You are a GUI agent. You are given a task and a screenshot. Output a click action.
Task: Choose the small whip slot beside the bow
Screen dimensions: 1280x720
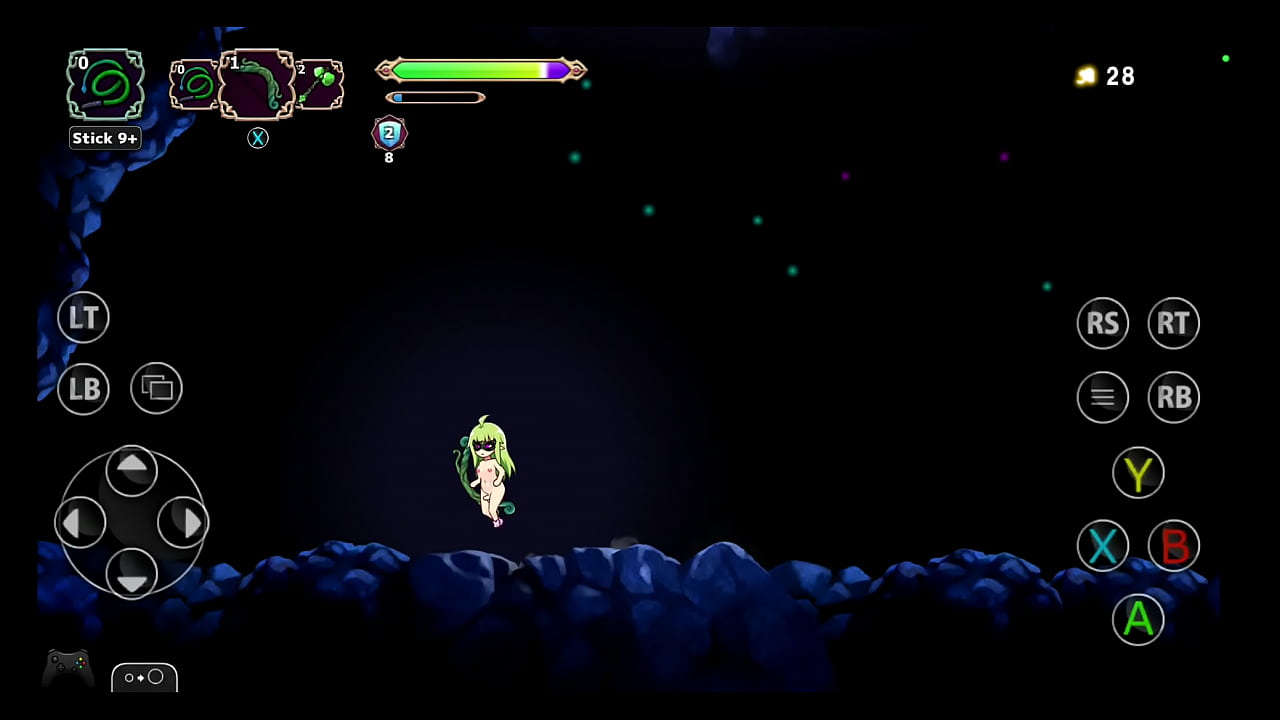coord(194,84)
